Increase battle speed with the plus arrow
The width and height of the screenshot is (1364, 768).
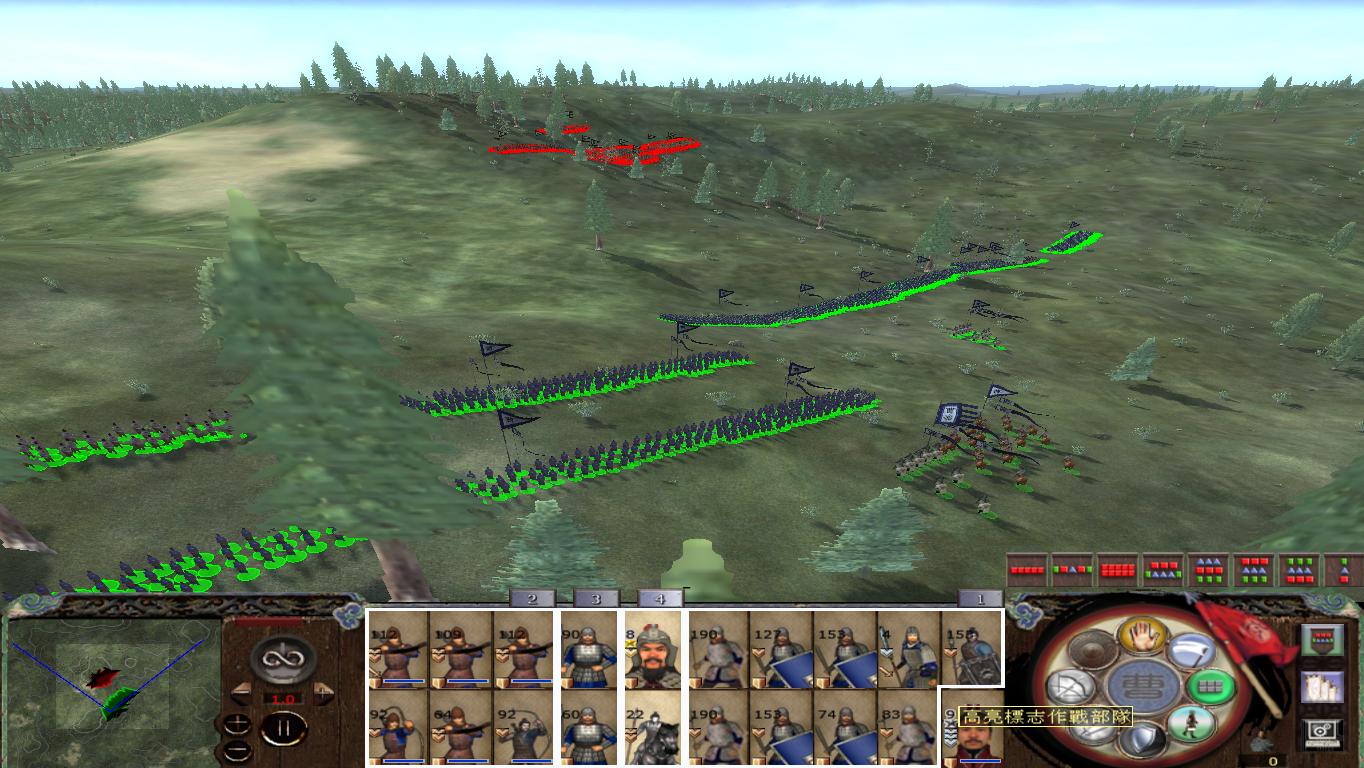[x=322, y=693]
